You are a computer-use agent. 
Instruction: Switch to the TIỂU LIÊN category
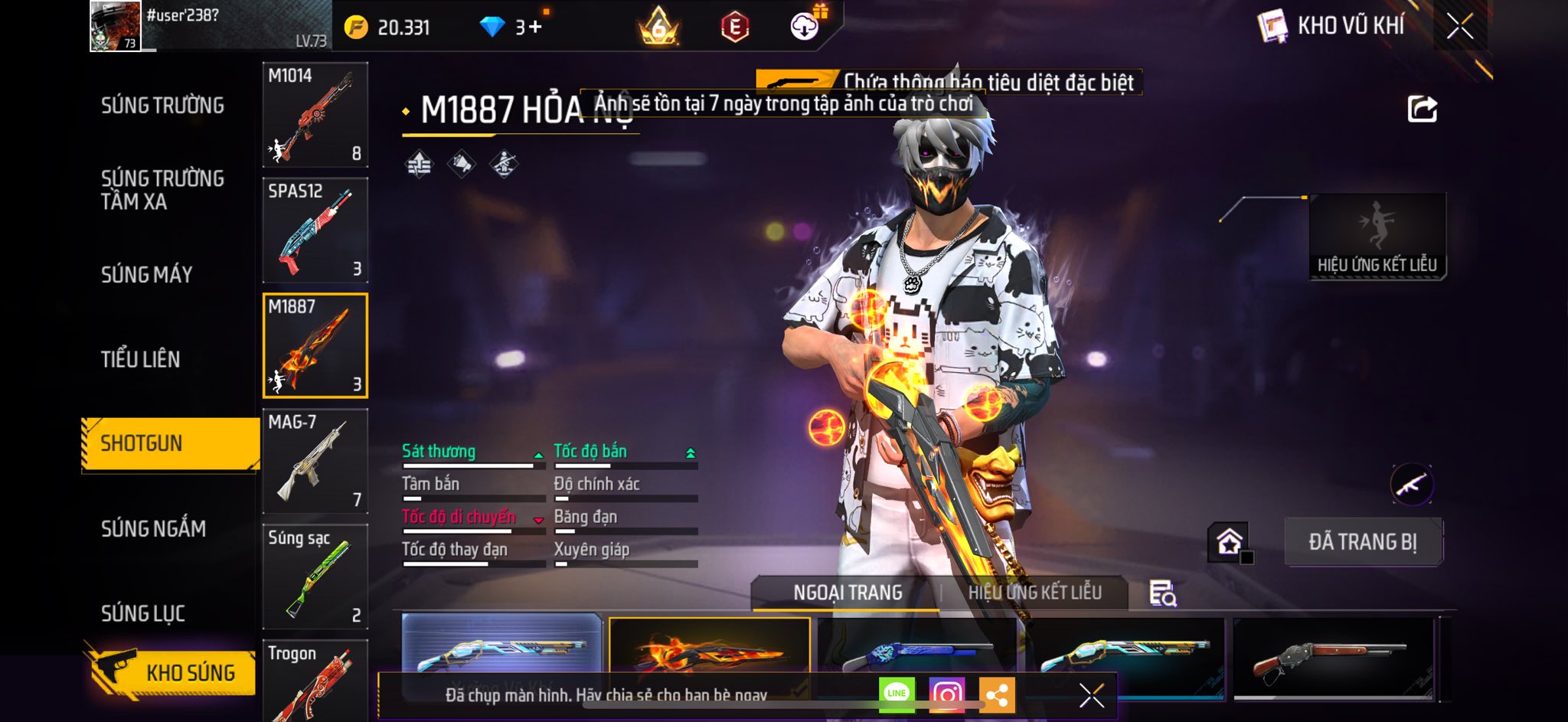(141, 359)
